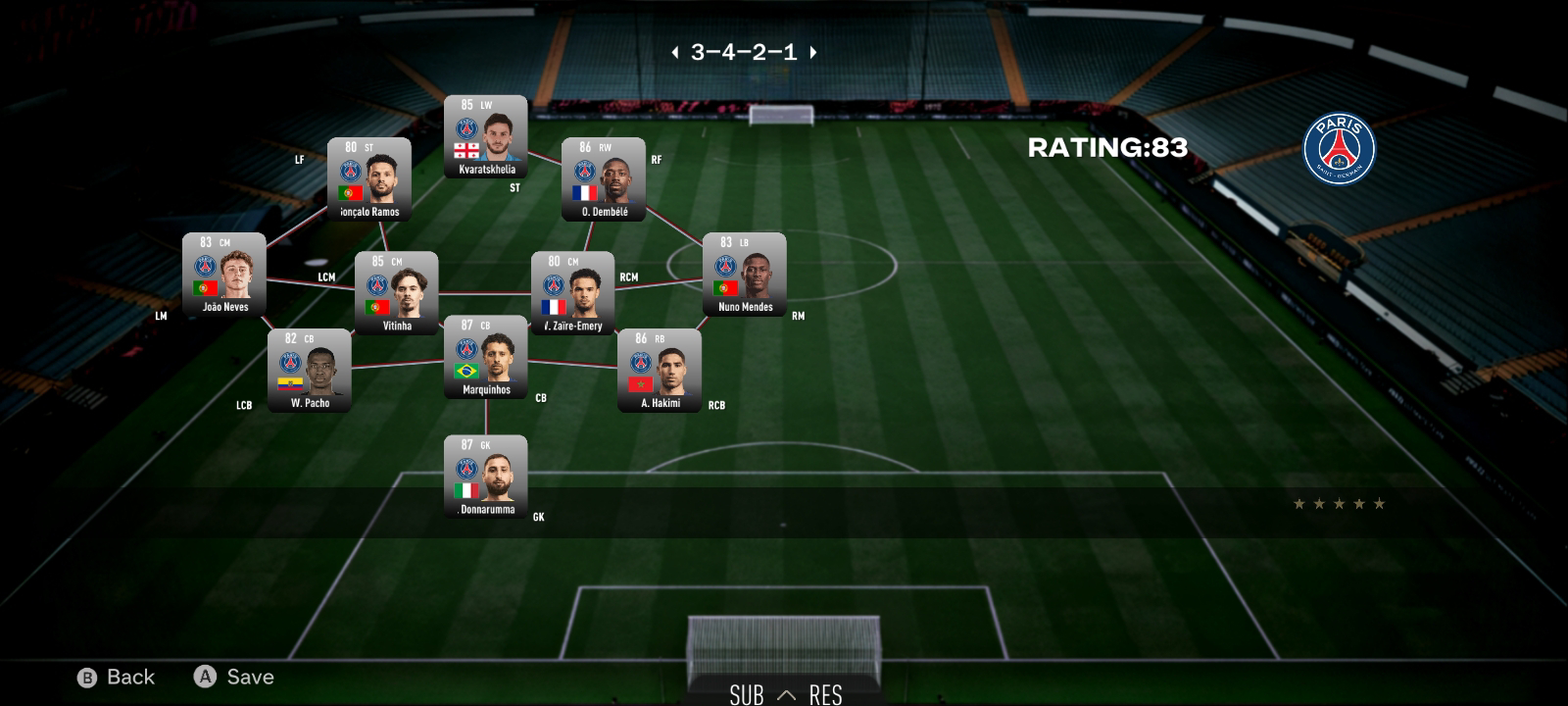Select the Nuno Mendes card
Viewport: 1568px width, 706px height.
coord(745,275)
